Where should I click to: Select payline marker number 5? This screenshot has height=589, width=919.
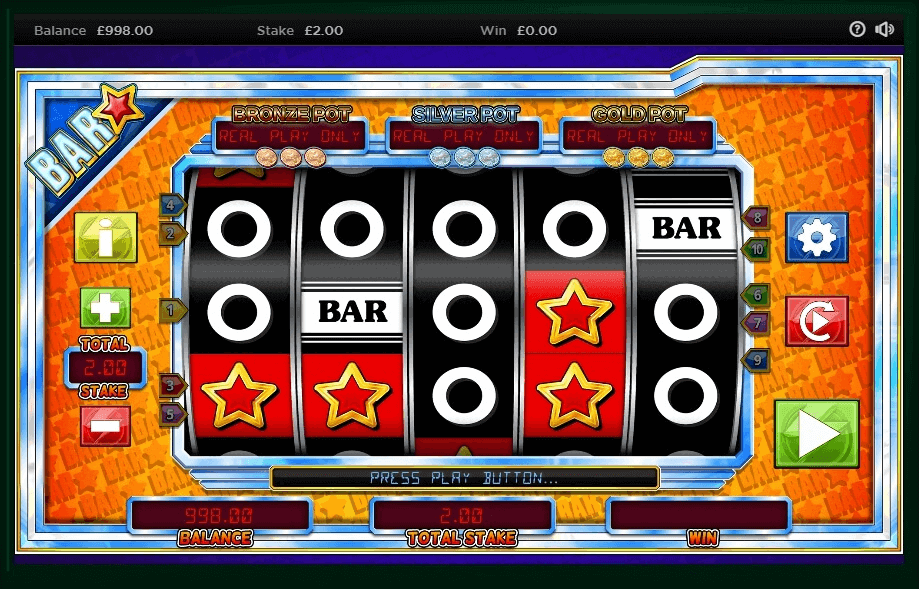point(173,413)
